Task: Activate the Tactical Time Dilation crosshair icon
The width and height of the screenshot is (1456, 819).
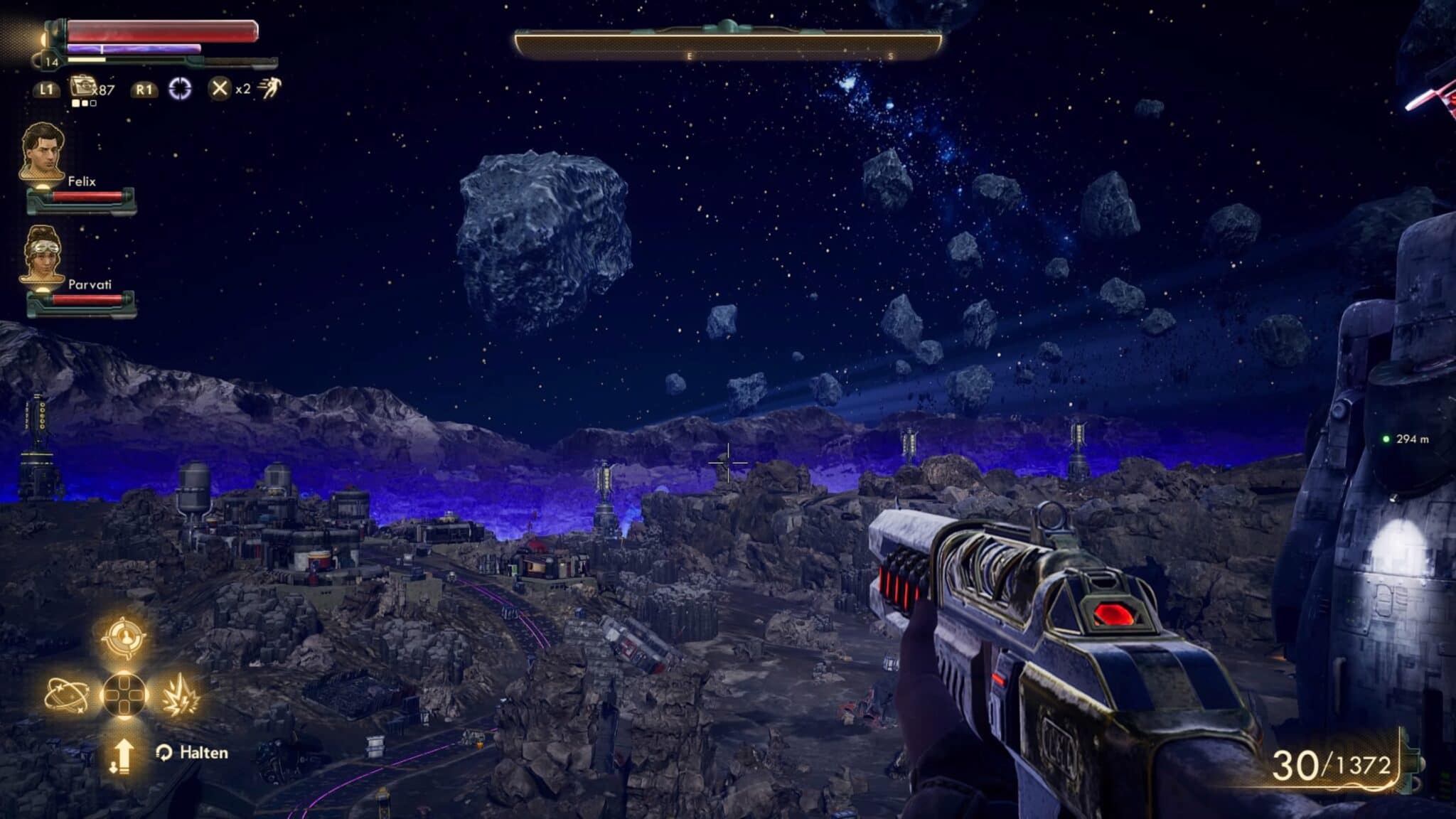Action: point(180,89)
